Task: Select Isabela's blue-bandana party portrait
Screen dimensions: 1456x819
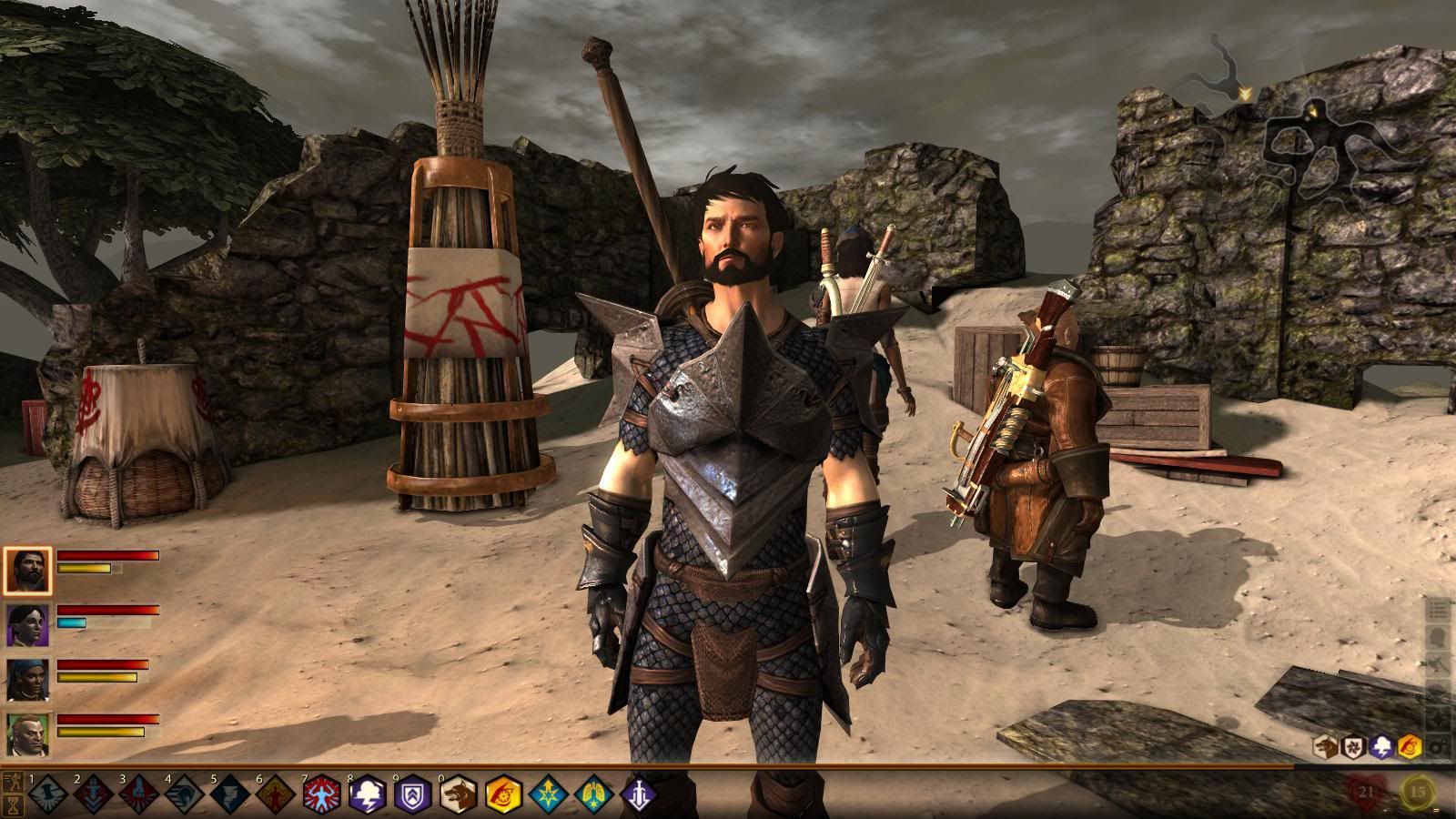Action: click(x=28, y=679)
